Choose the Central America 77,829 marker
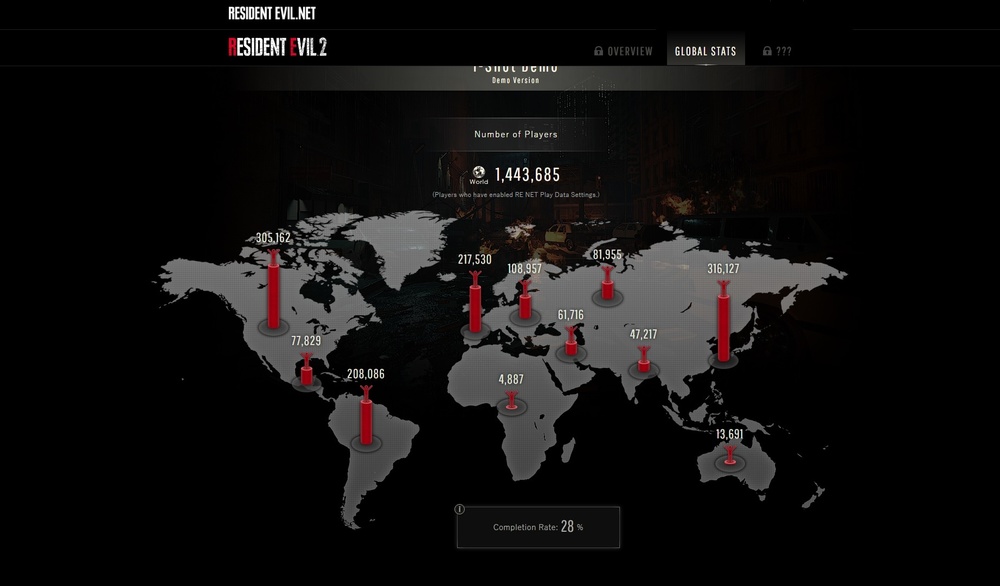 point(306,372)
